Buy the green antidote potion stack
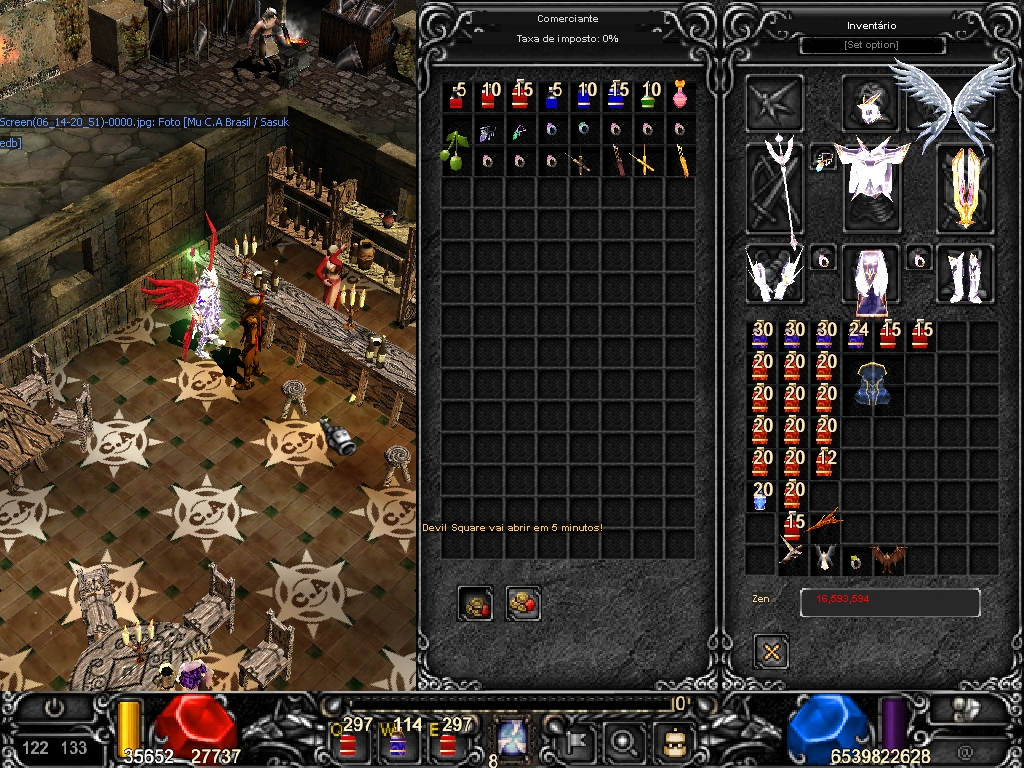This screenshot has width=1024, height=768. tap(650, 96)
